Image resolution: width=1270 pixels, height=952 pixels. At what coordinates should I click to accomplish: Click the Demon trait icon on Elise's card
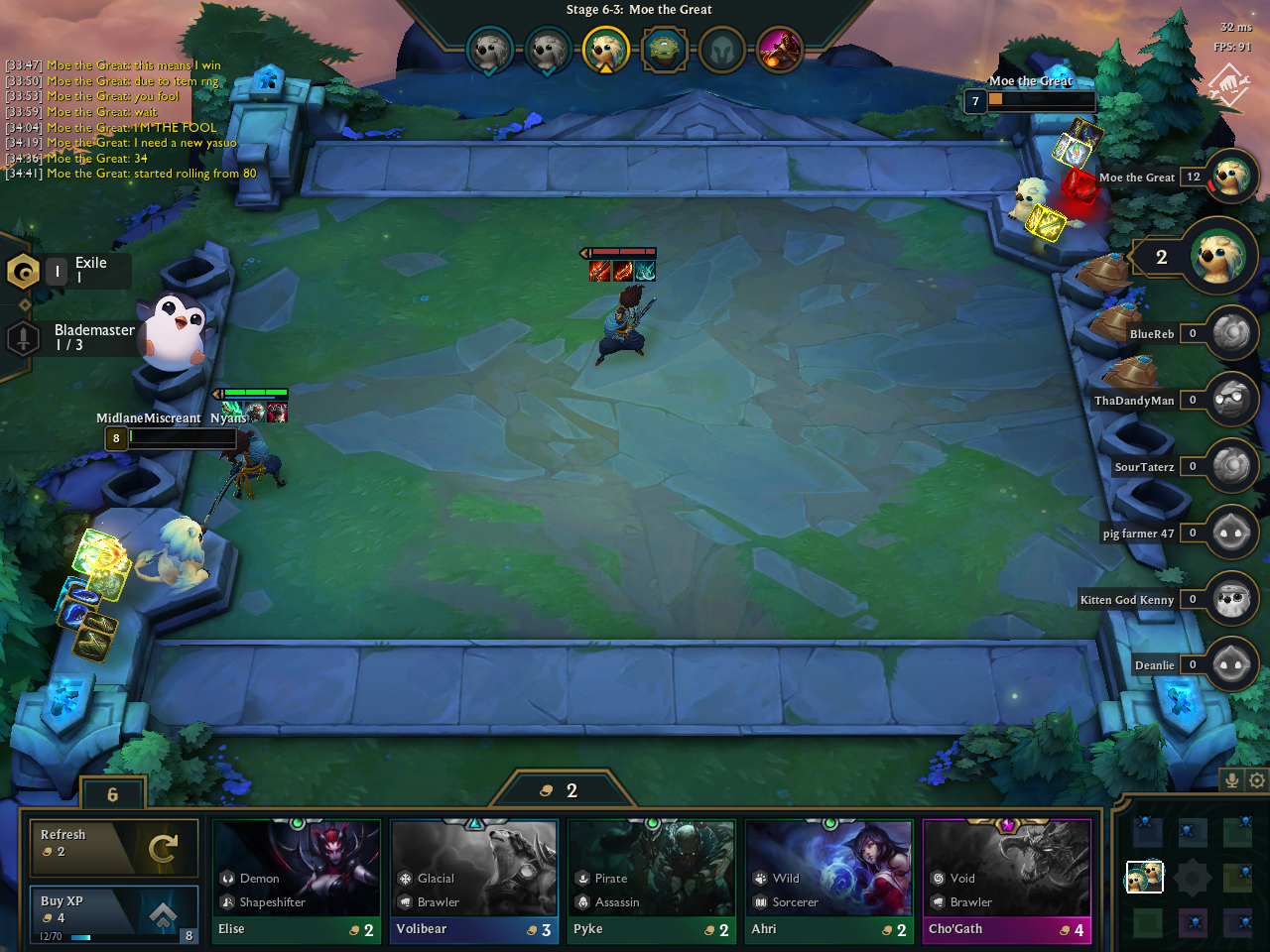point(226,878)
